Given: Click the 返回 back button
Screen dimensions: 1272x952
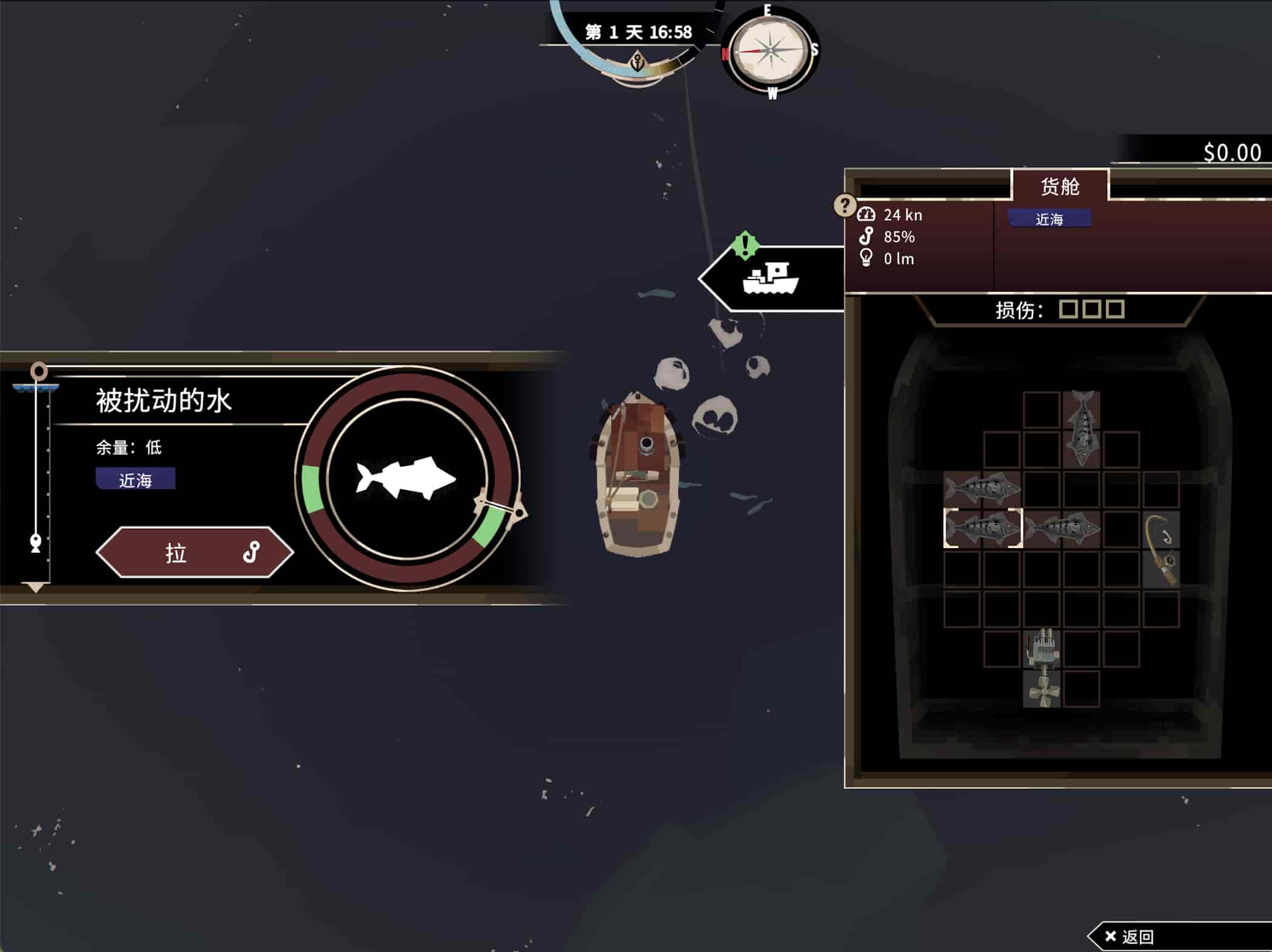Looking at the screenshot, I should (1130, 937).
